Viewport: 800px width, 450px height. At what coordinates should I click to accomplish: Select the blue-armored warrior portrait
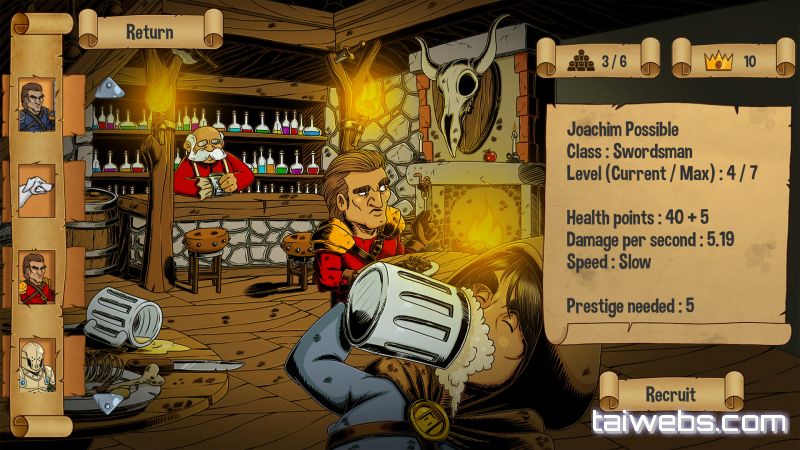(x=38, y=106)
